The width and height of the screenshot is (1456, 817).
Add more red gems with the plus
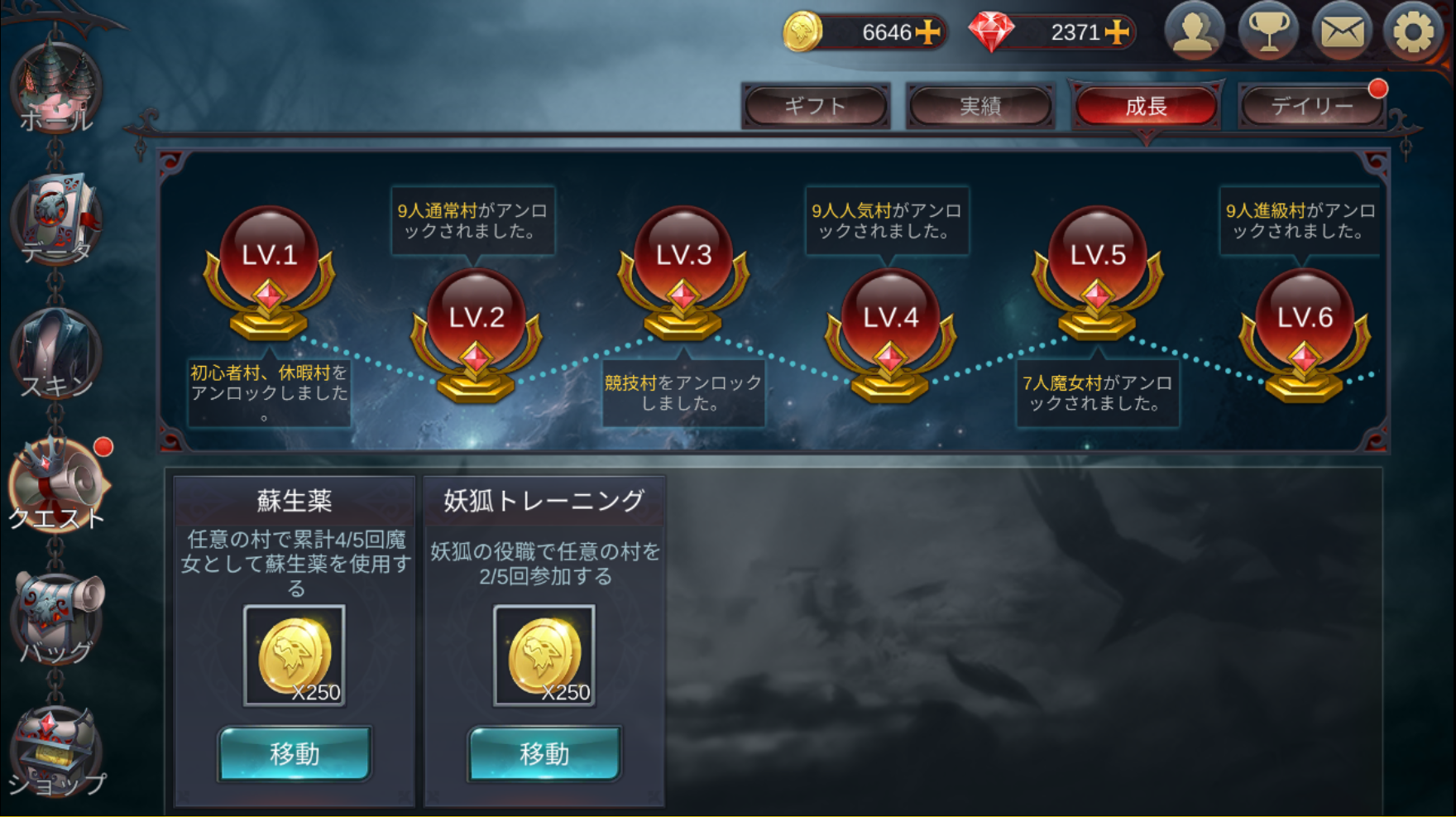[x=1117, y=32]
